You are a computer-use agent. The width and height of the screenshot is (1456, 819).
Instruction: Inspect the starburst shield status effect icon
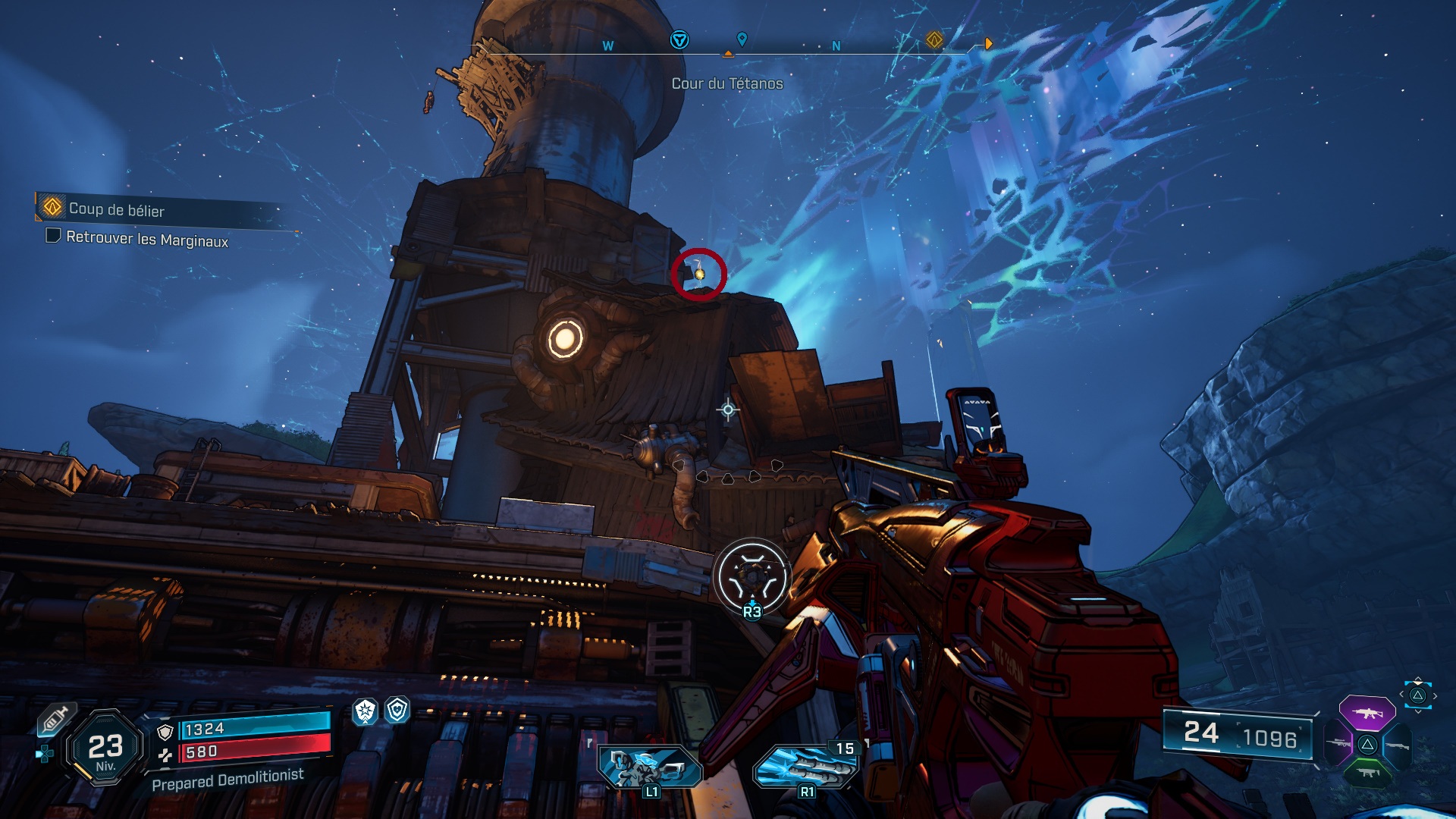[x=366, y=711]
